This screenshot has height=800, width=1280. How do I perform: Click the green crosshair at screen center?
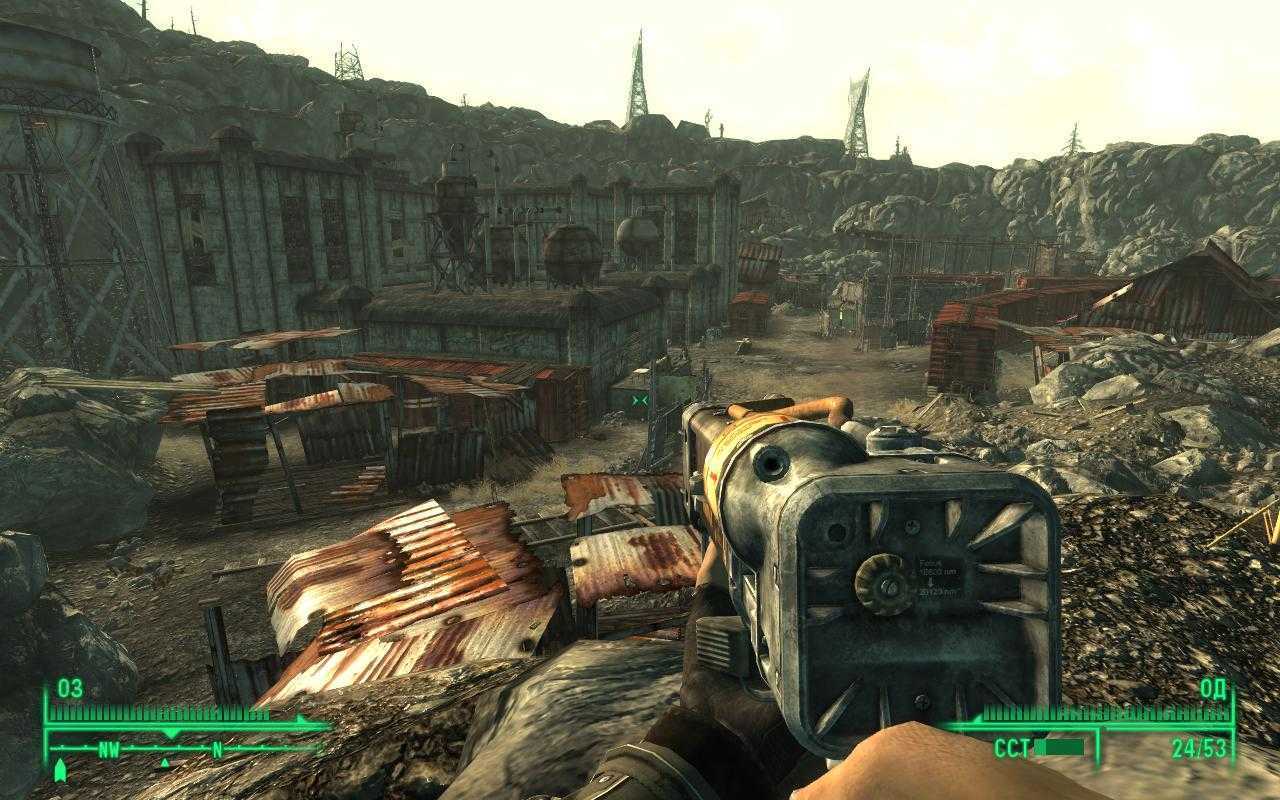tap(640, 398)
